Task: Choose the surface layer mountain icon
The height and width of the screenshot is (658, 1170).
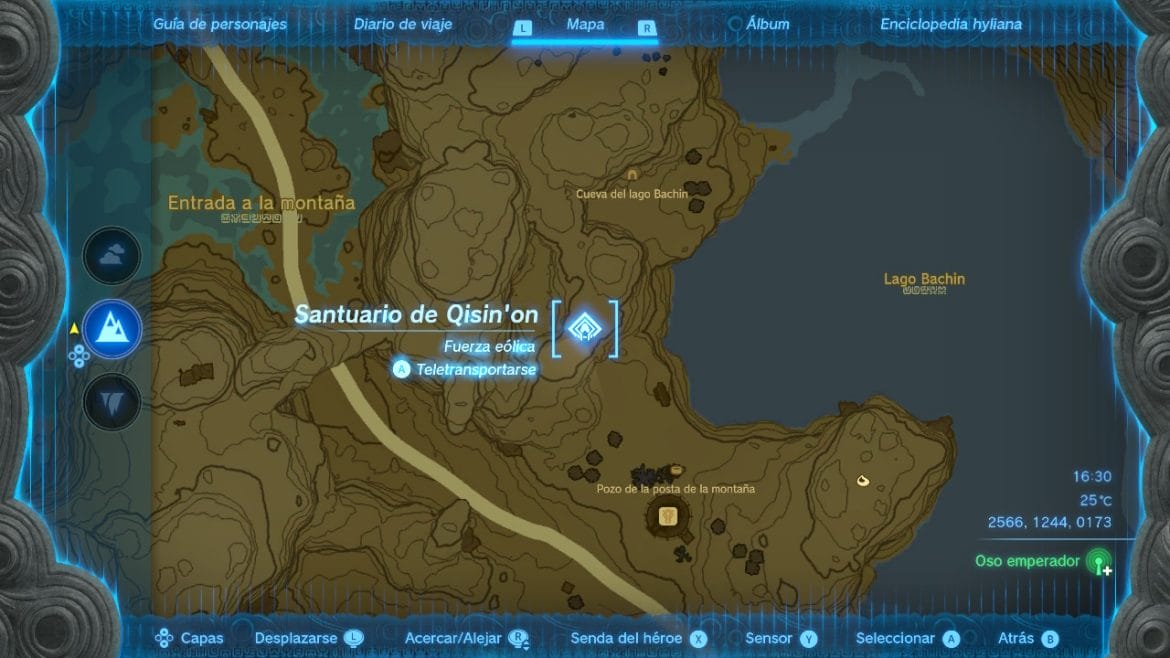Action: click(x=111, y=328)
